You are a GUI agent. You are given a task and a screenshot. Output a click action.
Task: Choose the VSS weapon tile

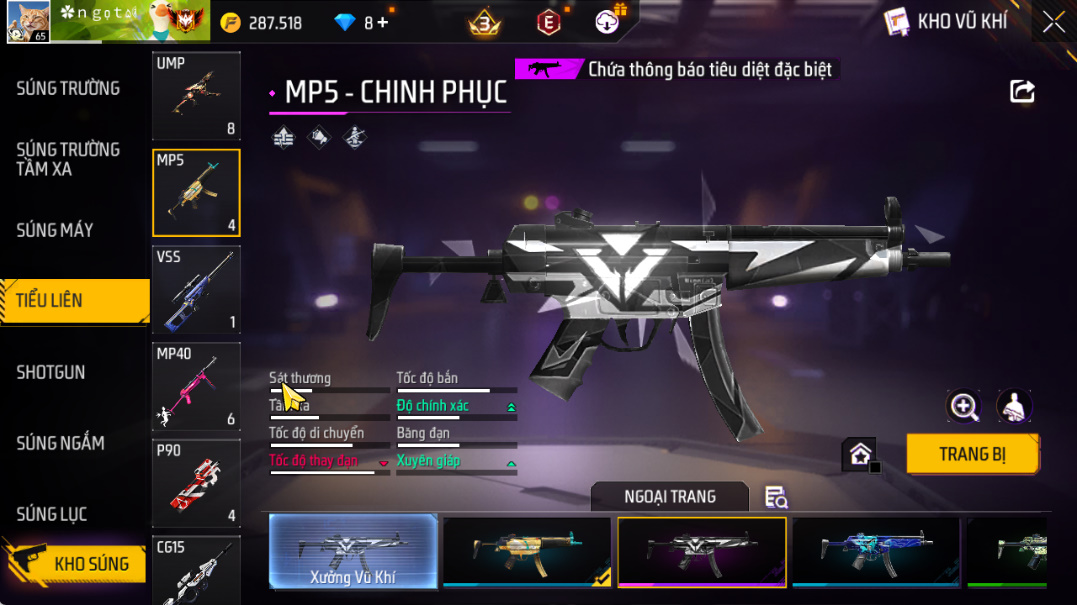pos(196,290)
